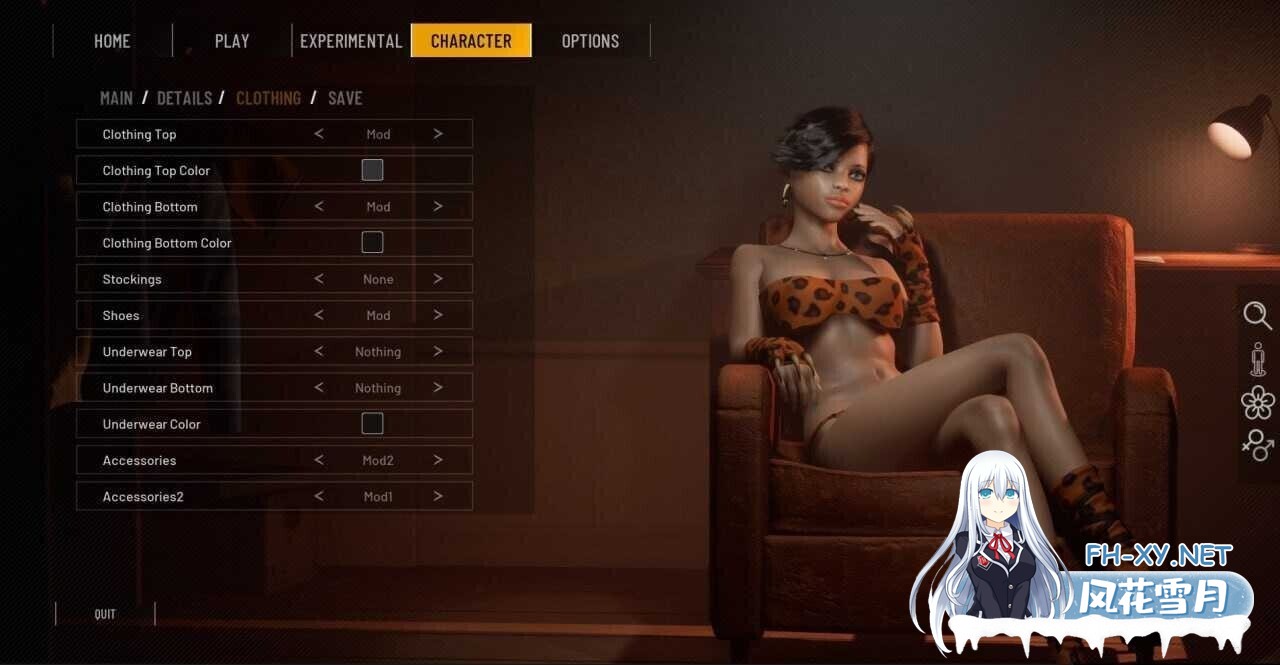
Task: Open the Experimental menu
Action: [351, 41]
